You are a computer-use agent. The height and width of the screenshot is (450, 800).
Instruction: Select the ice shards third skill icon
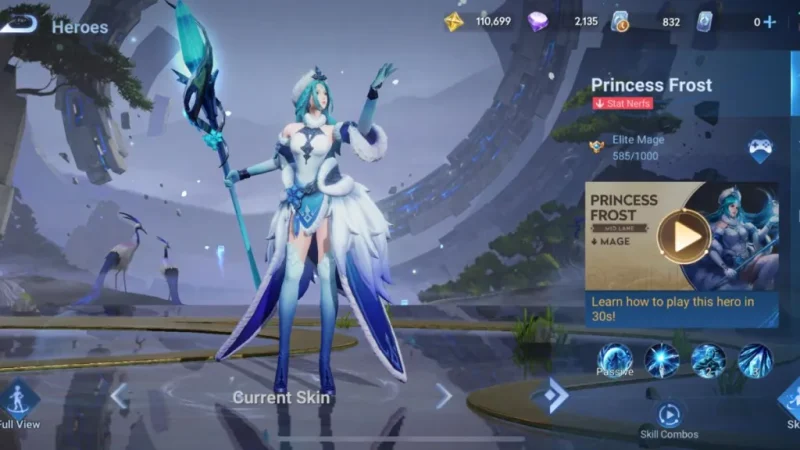pos(755,360)
